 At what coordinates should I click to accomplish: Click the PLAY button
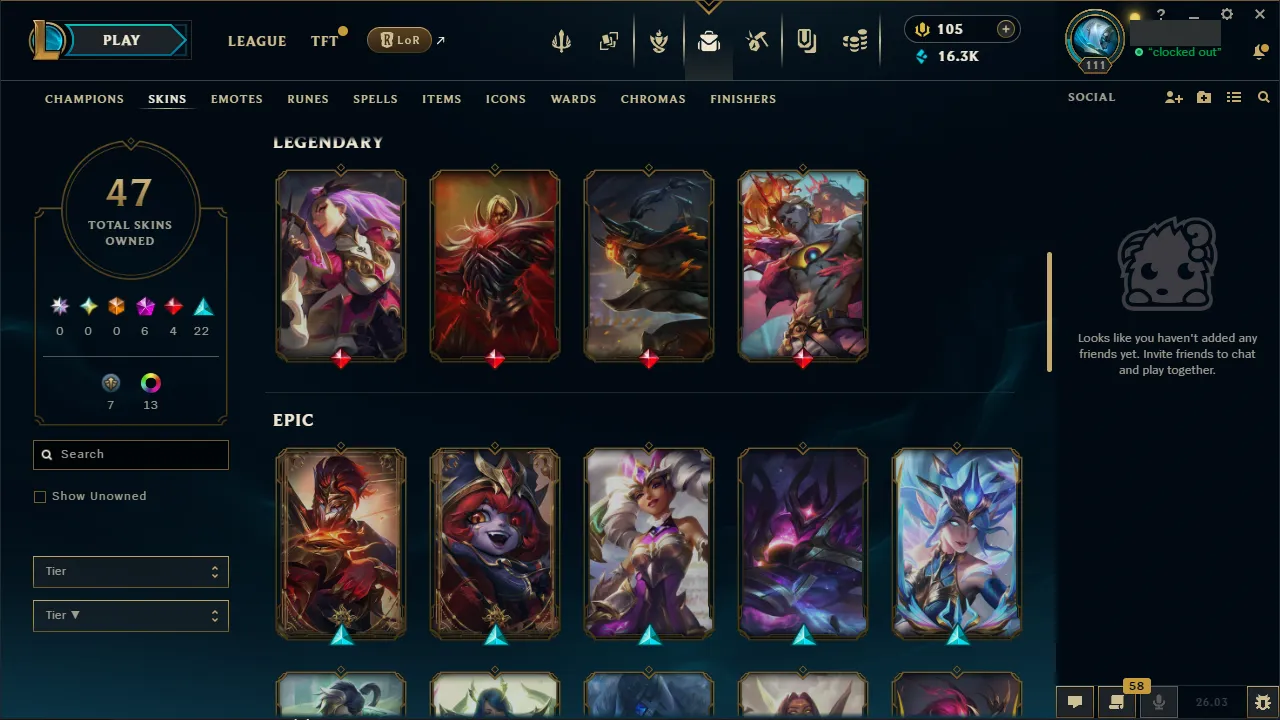pyautogui.click(x=121, y=40)
